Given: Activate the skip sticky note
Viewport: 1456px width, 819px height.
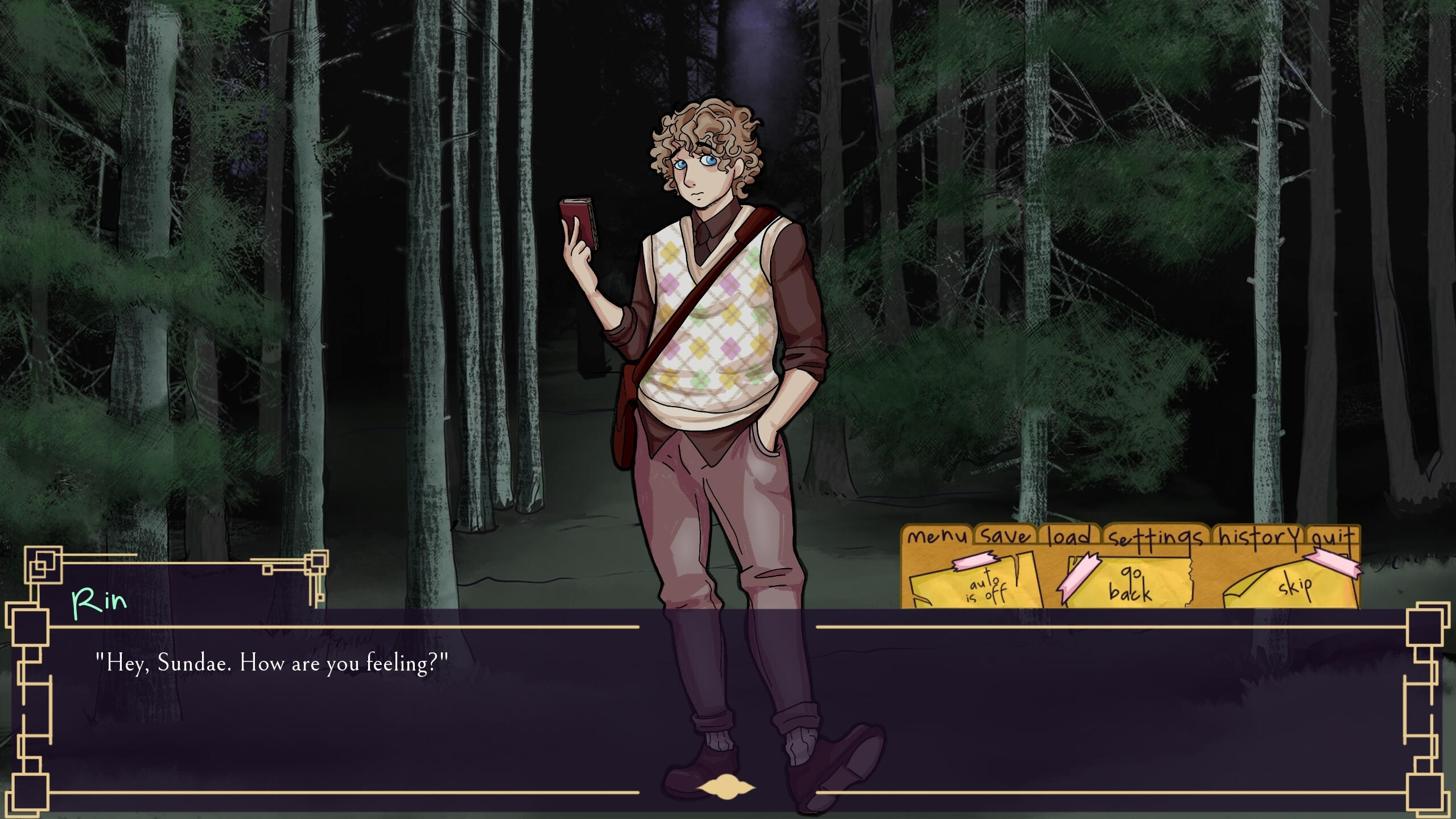Looking at the screenshot, I should click(1296, 585).
